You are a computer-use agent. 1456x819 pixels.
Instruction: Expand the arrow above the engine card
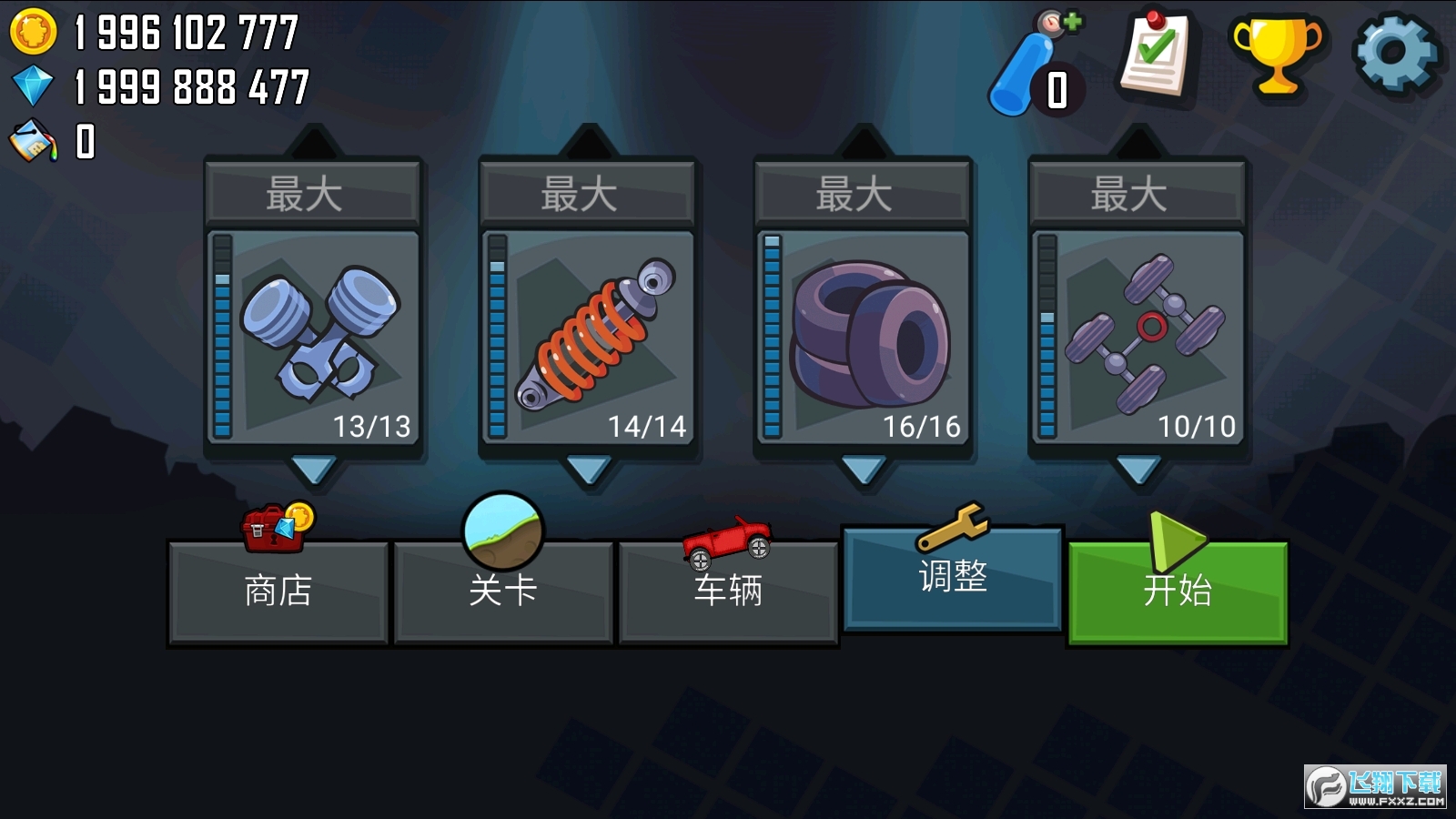(x=314, y=141)
